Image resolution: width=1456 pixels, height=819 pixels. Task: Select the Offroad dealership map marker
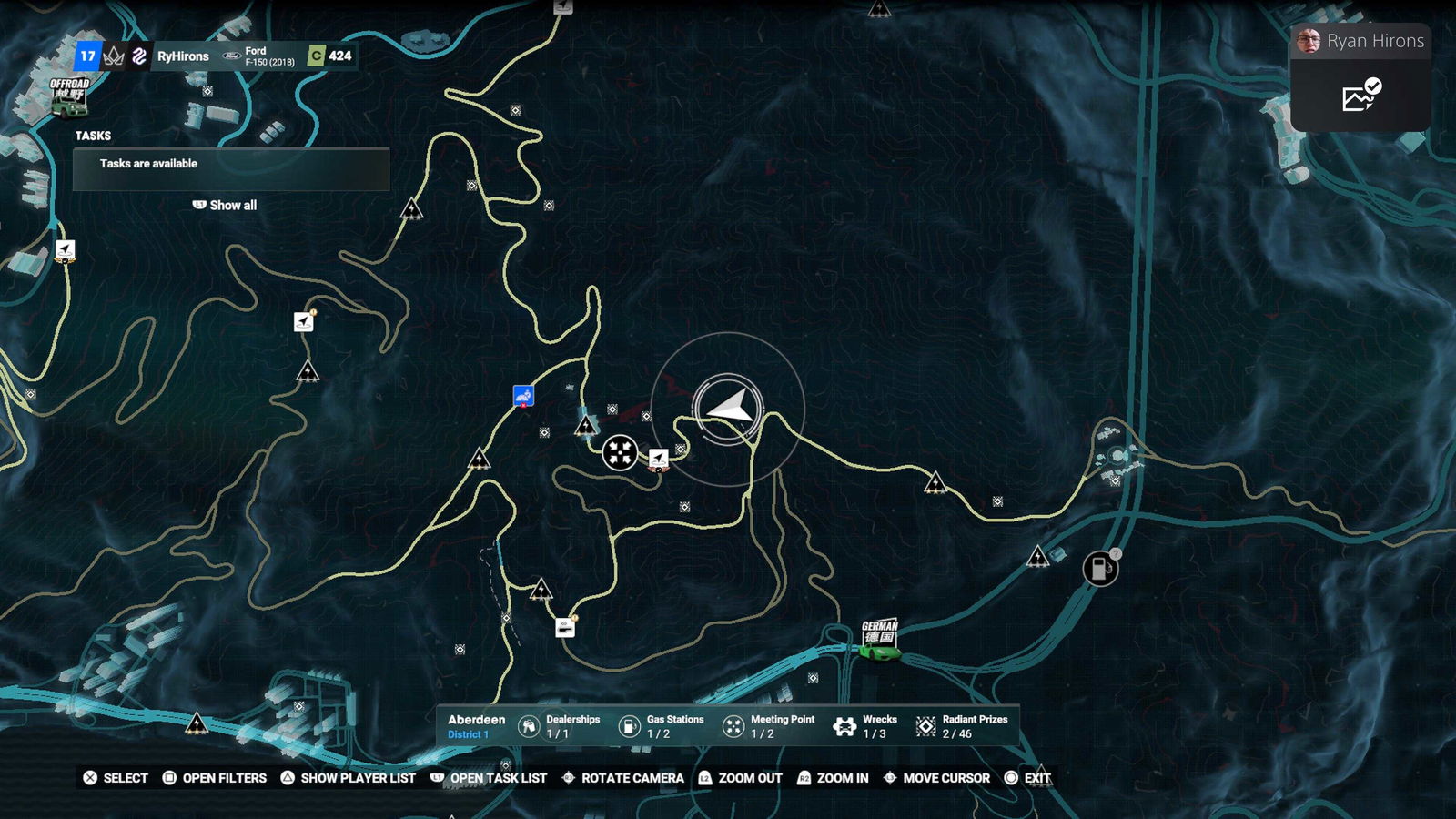tap(69, 98)
